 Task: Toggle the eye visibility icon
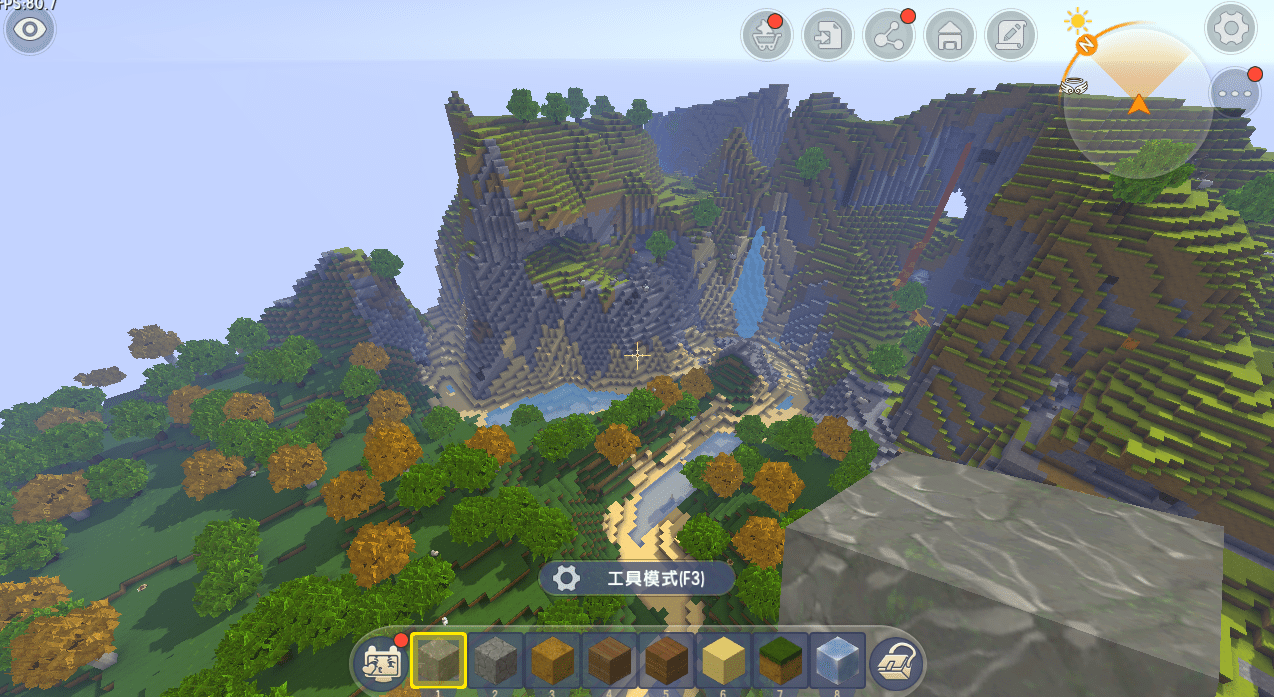coord(30,30)
